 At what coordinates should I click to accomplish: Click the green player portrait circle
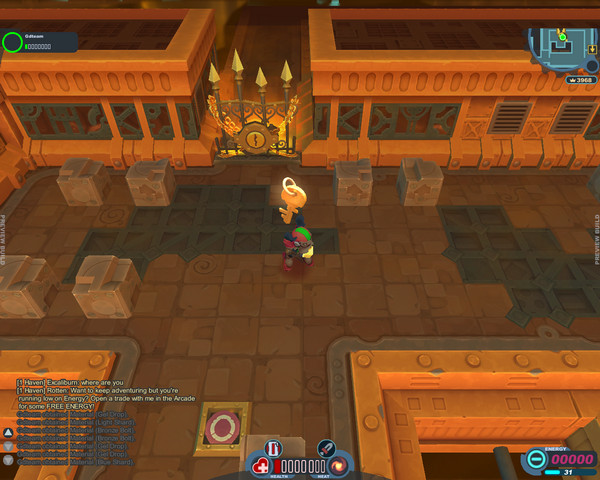coord(12,42)
